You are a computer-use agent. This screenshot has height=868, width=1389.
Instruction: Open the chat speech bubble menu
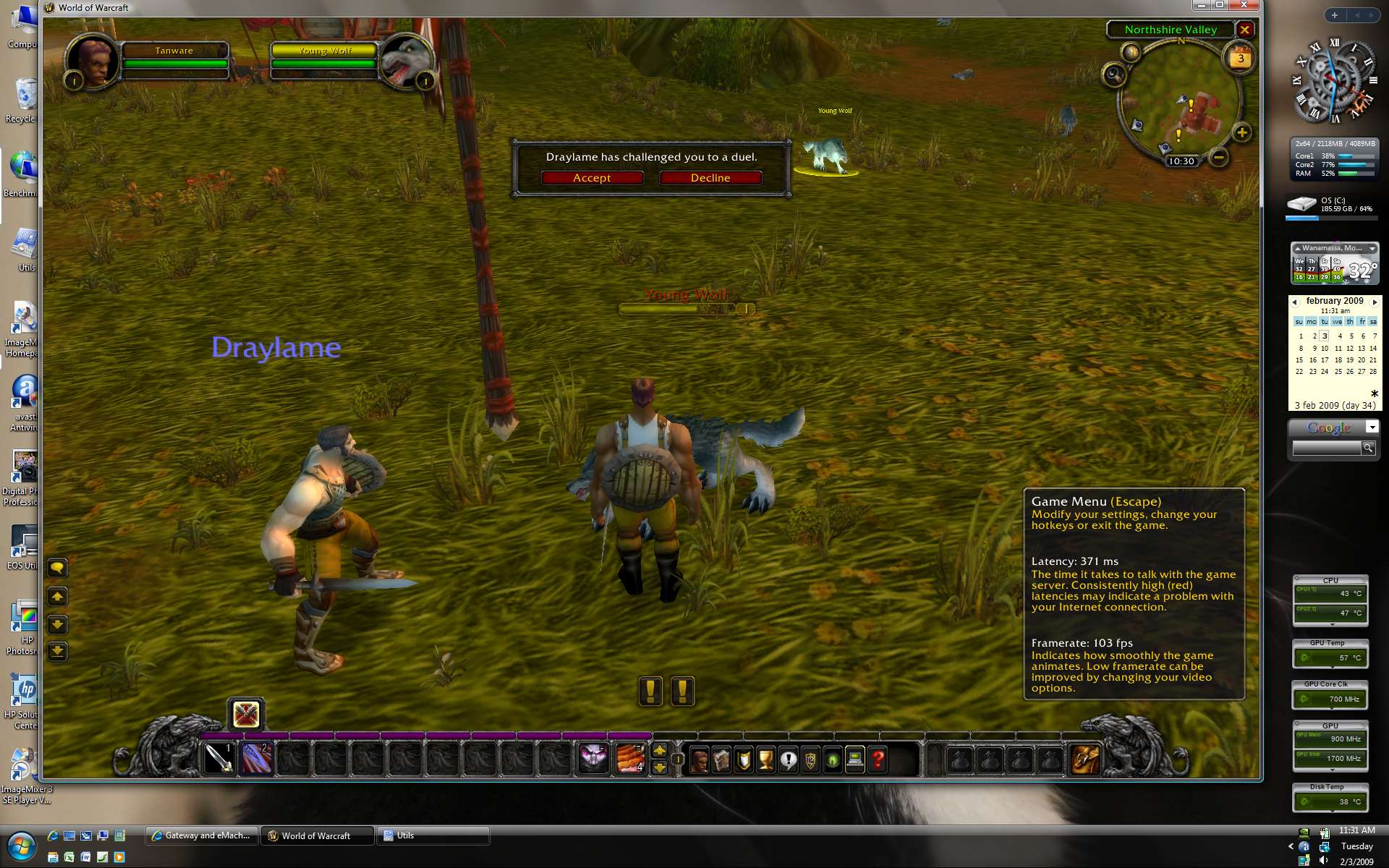(57, 568)
